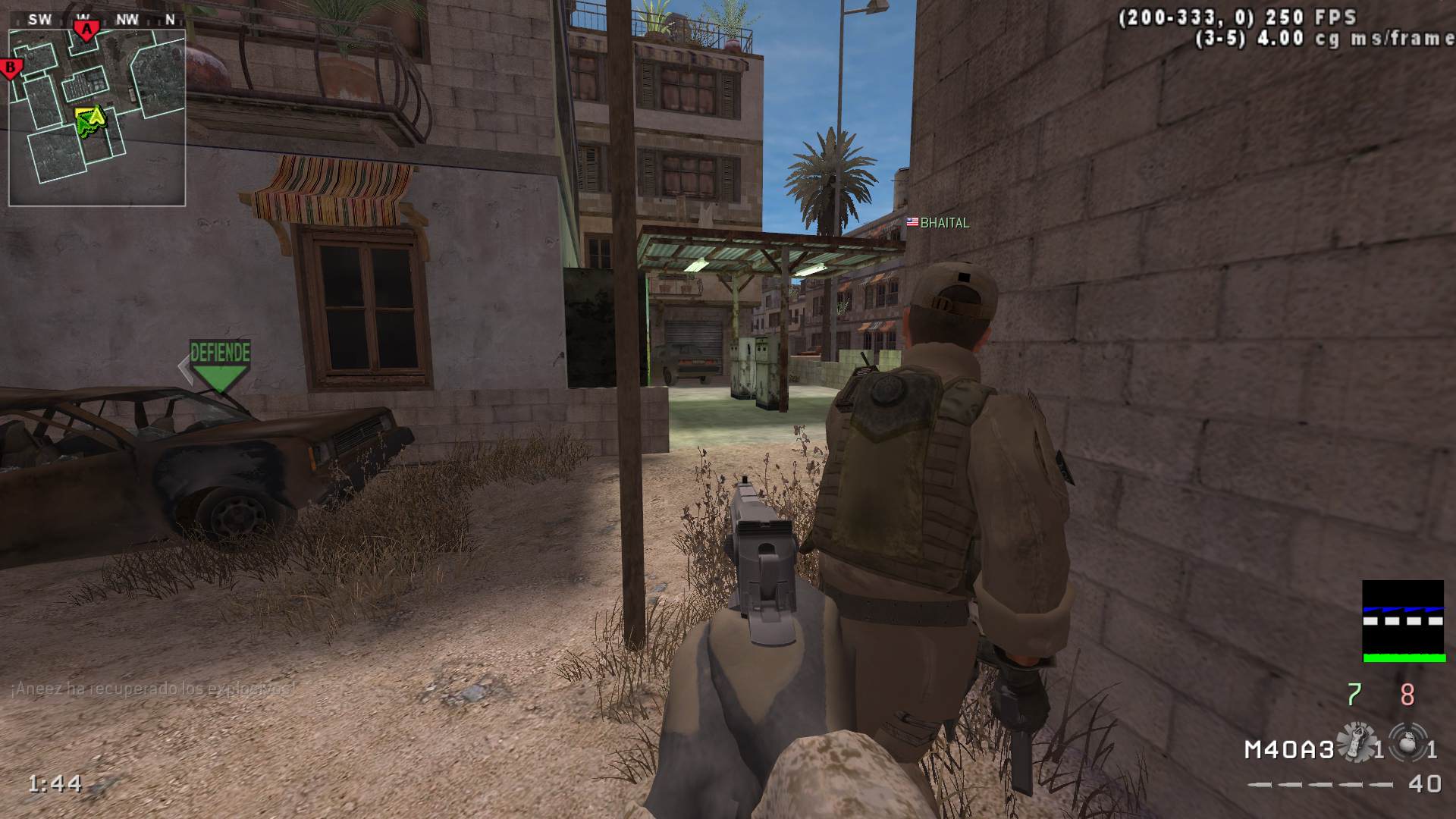Screen dimensions: 1456x819
Task: Click the minimap in the corner
Action: coord(97,118)
